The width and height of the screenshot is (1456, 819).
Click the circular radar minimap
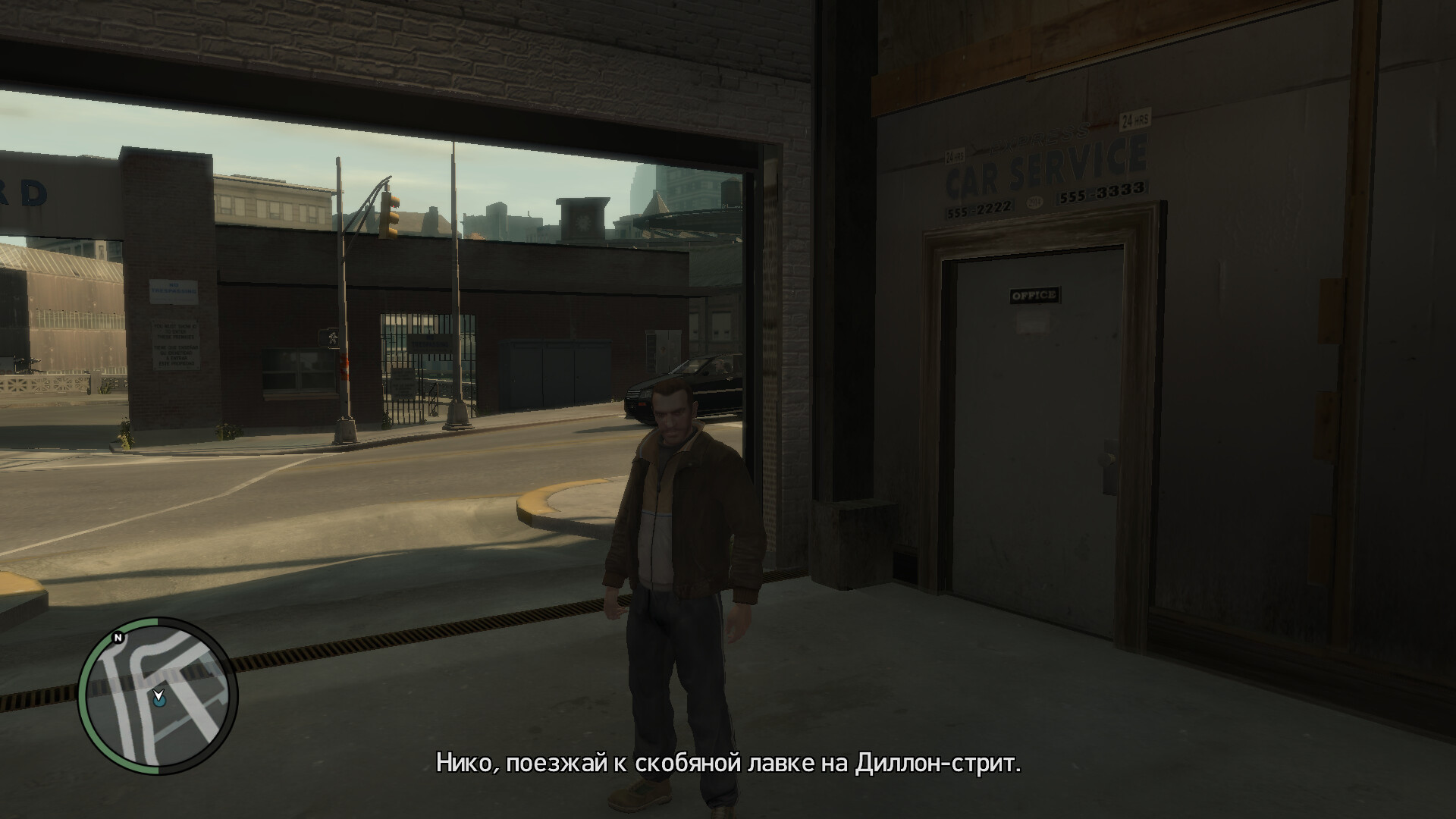click(158, 696)
